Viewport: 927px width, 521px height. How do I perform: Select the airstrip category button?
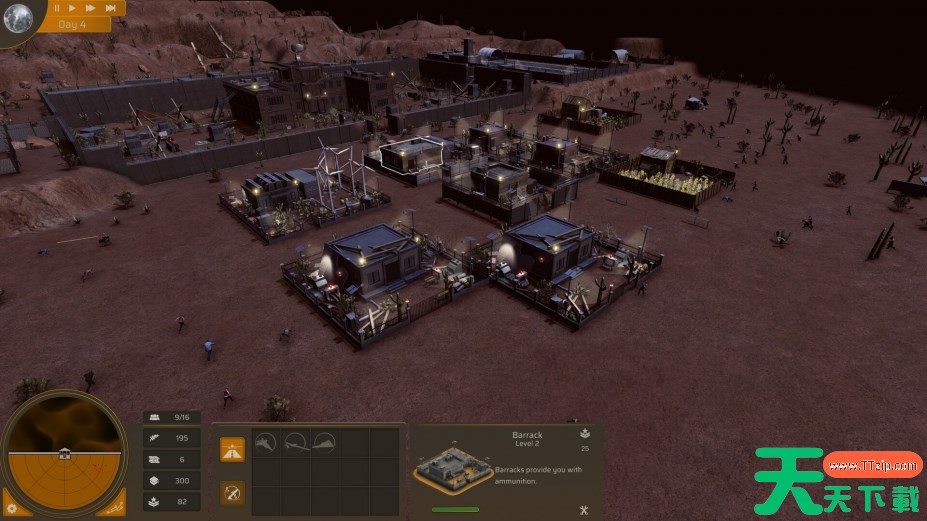point(232,449)
